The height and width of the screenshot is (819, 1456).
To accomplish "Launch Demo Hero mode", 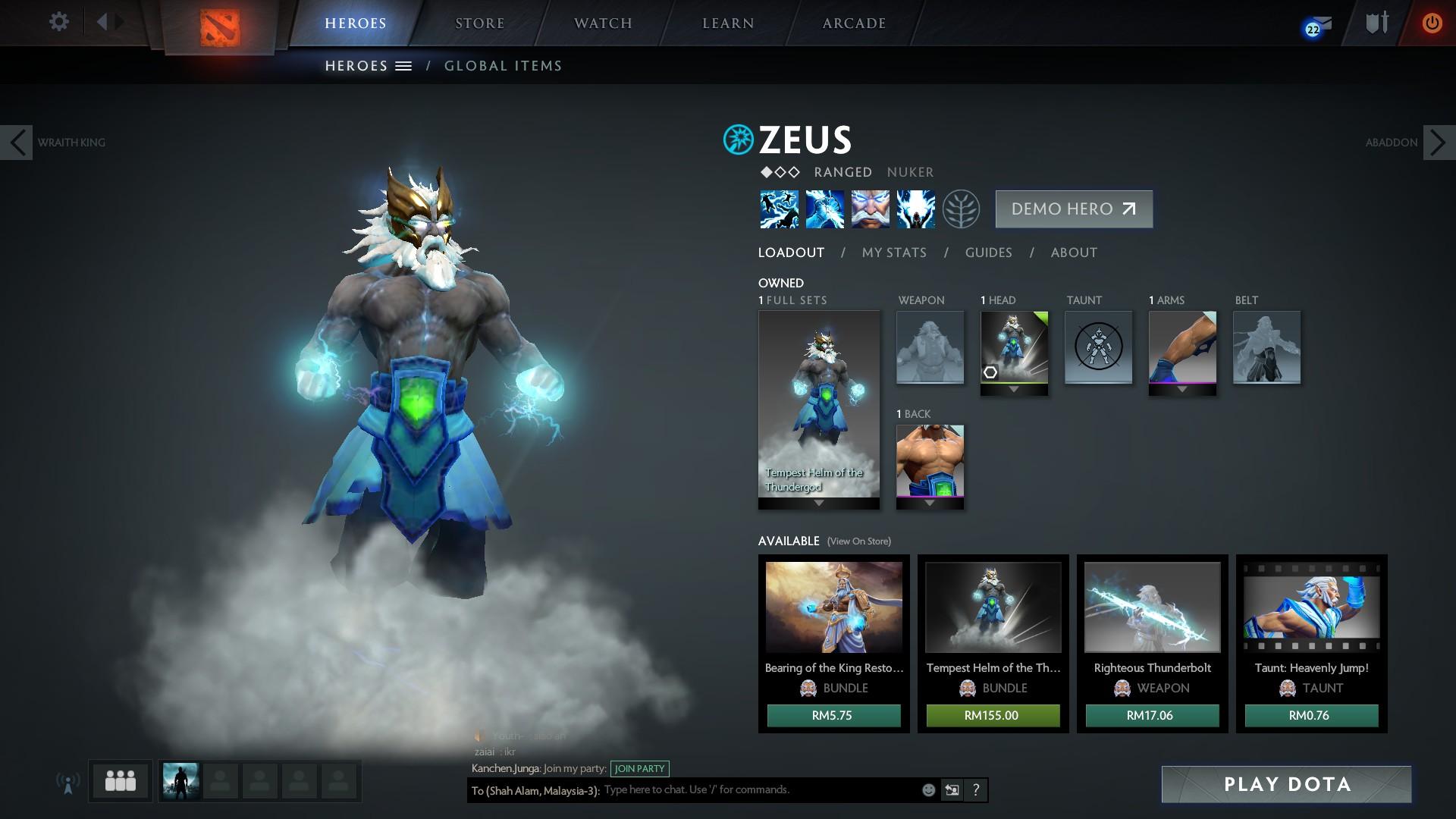I will coord(1074,209).
